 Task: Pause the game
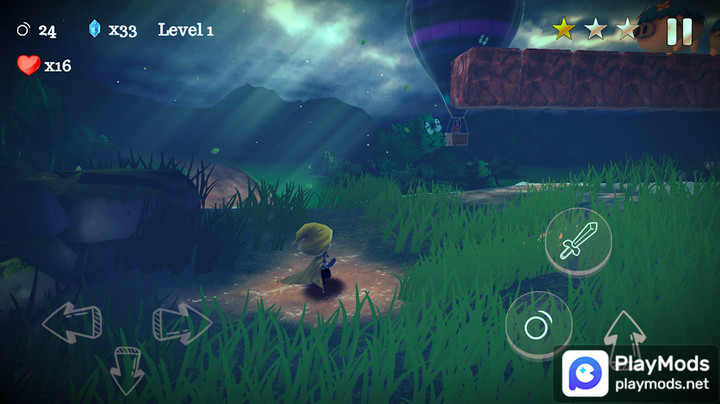(679, 31)
